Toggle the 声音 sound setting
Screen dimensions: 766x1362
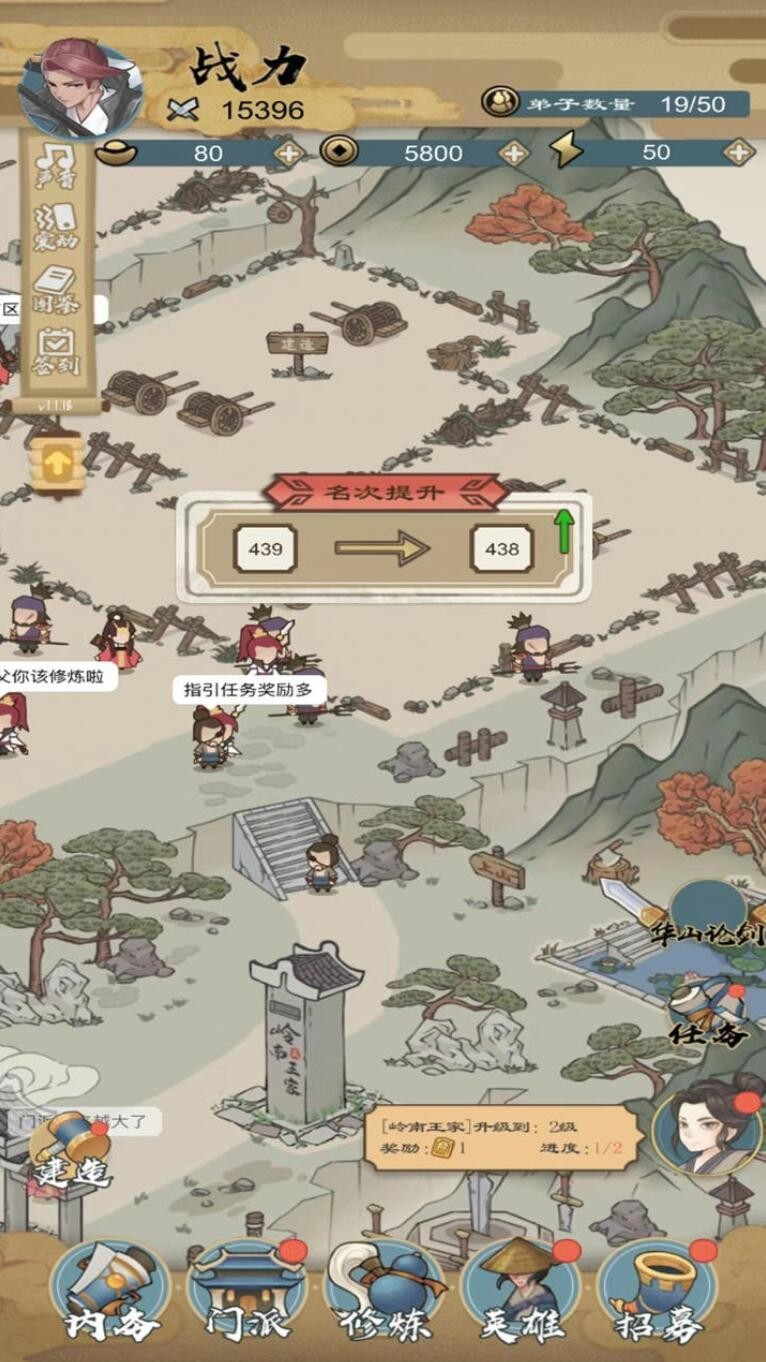(57, 165)
